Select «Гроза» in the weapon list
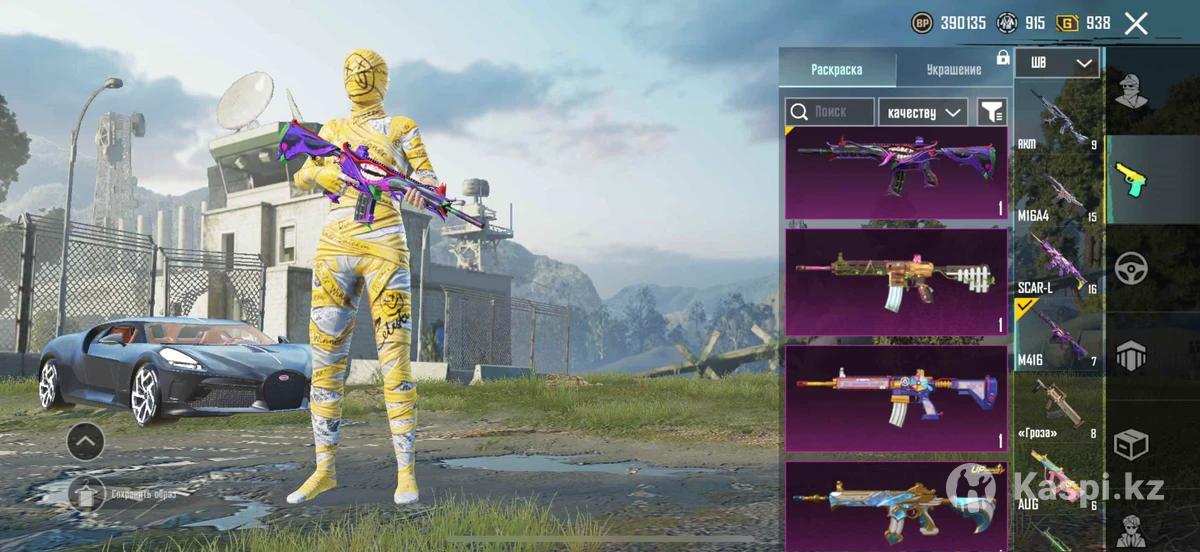 [x=1057, y=409]
